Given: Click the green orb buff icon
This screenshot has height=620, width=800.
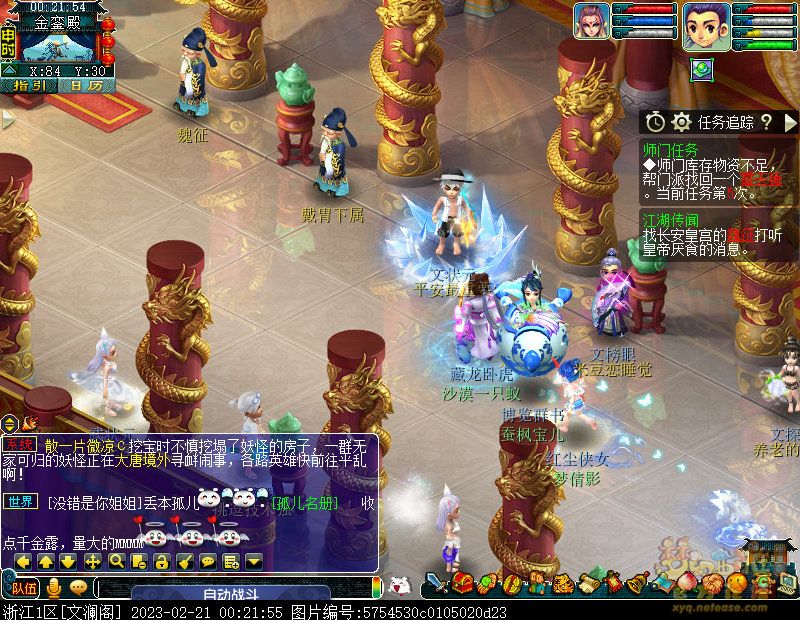Looking at the screenshot, I should click(x=701, y=66).
